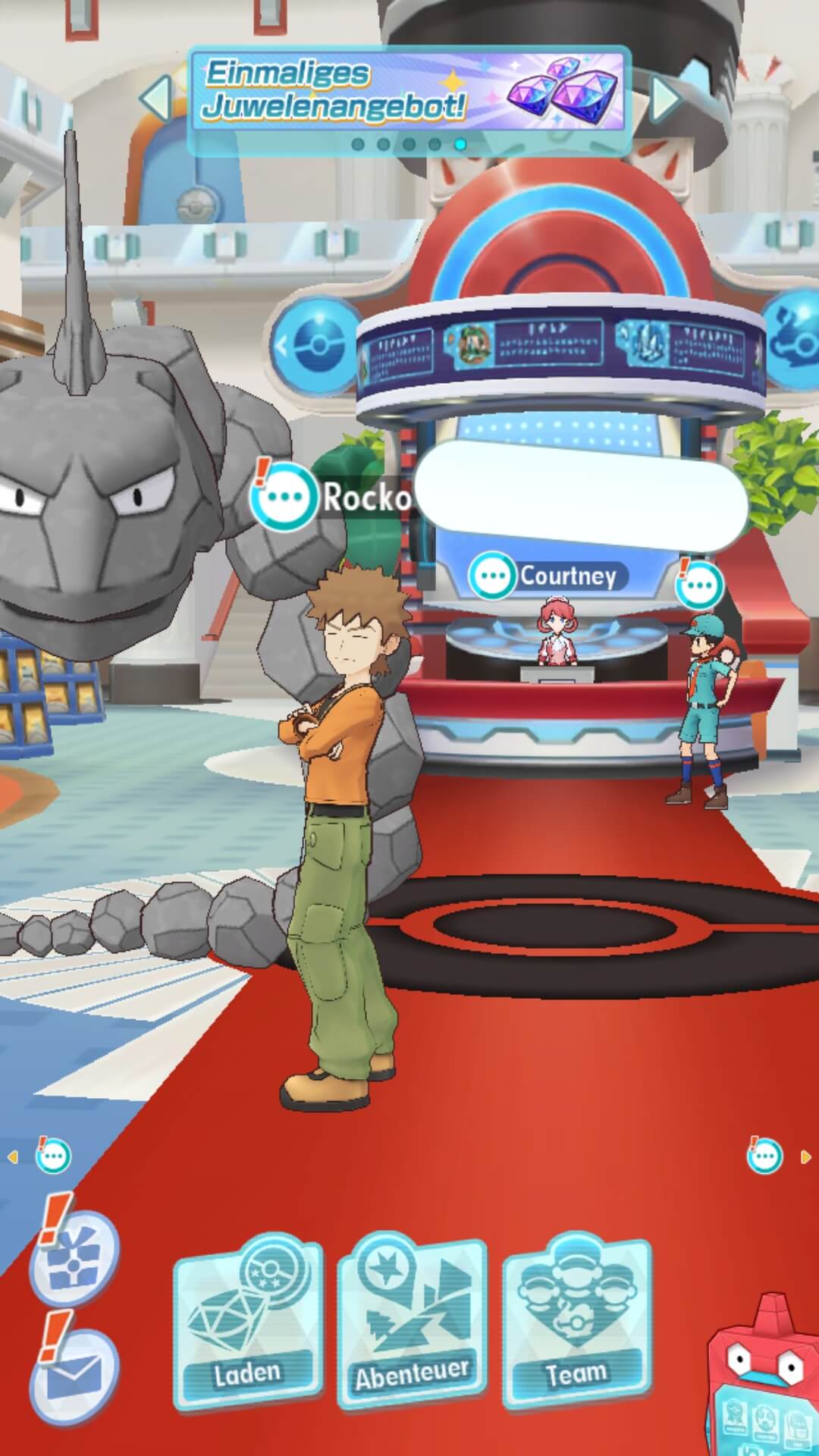Open the Team menu
This screenshot has height=1456, width=819.
(576, 1320)
